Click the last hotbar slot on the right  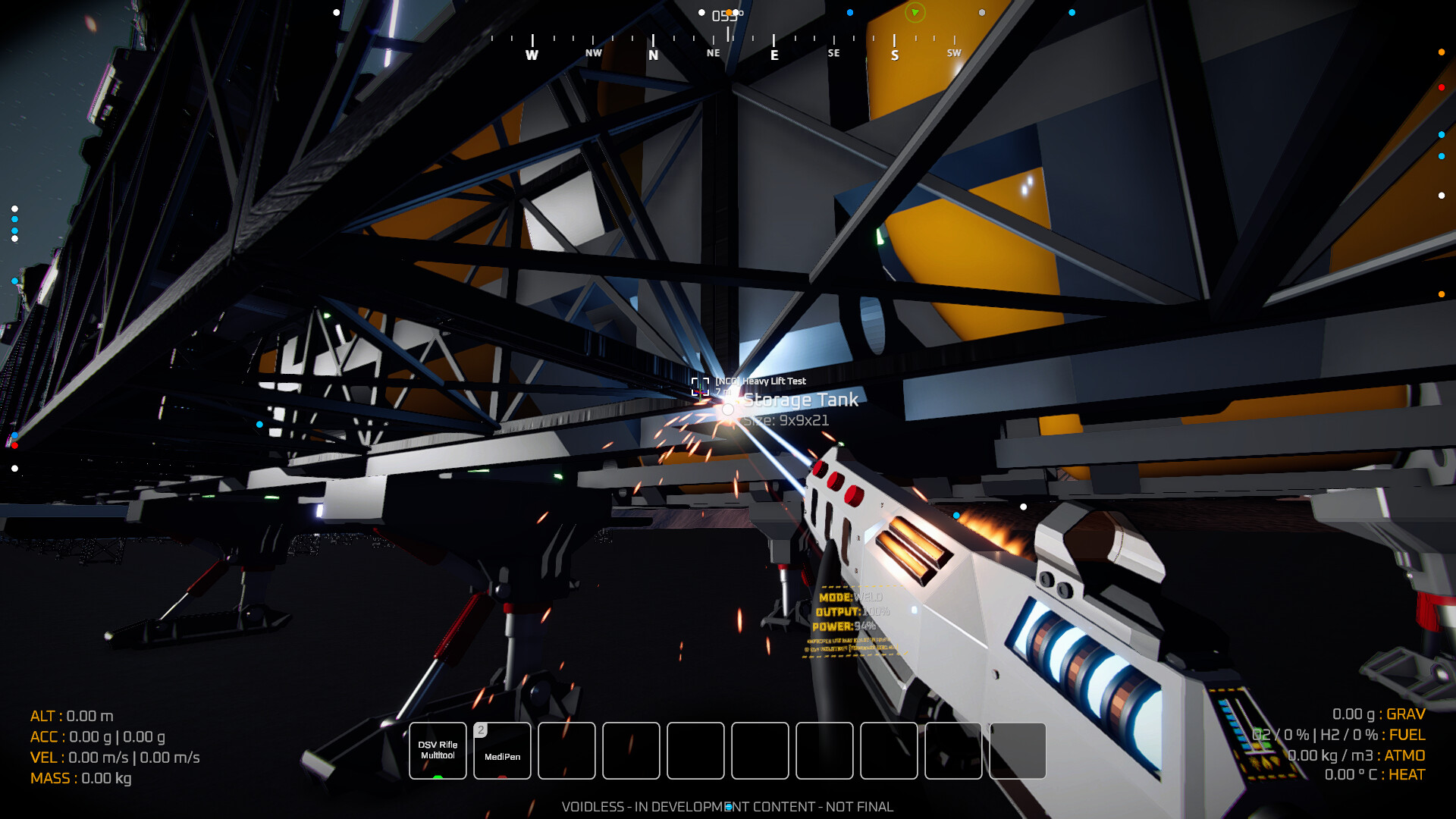[1018, 750]
